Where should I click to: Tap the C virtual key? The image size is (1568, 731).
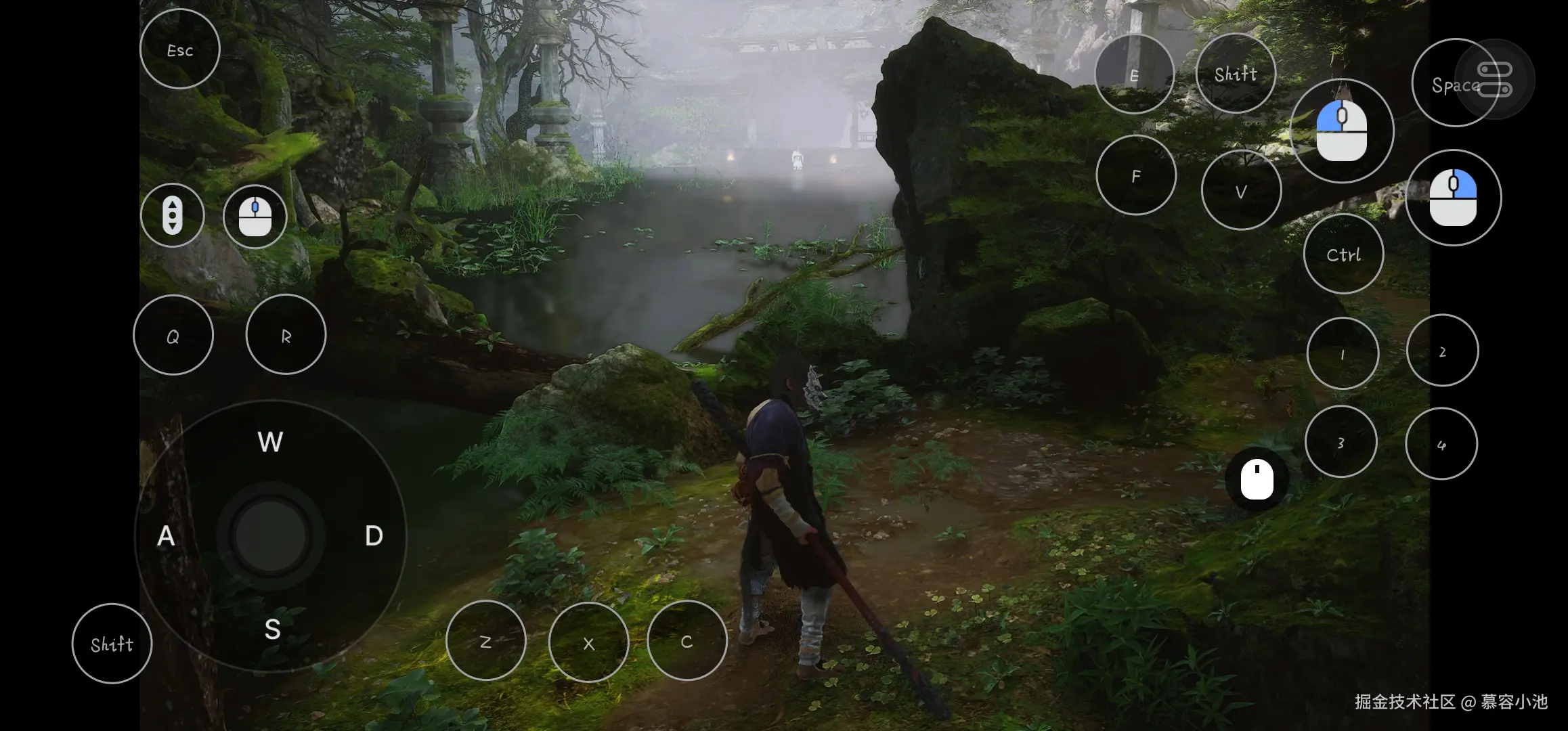[x=687, y=641]
